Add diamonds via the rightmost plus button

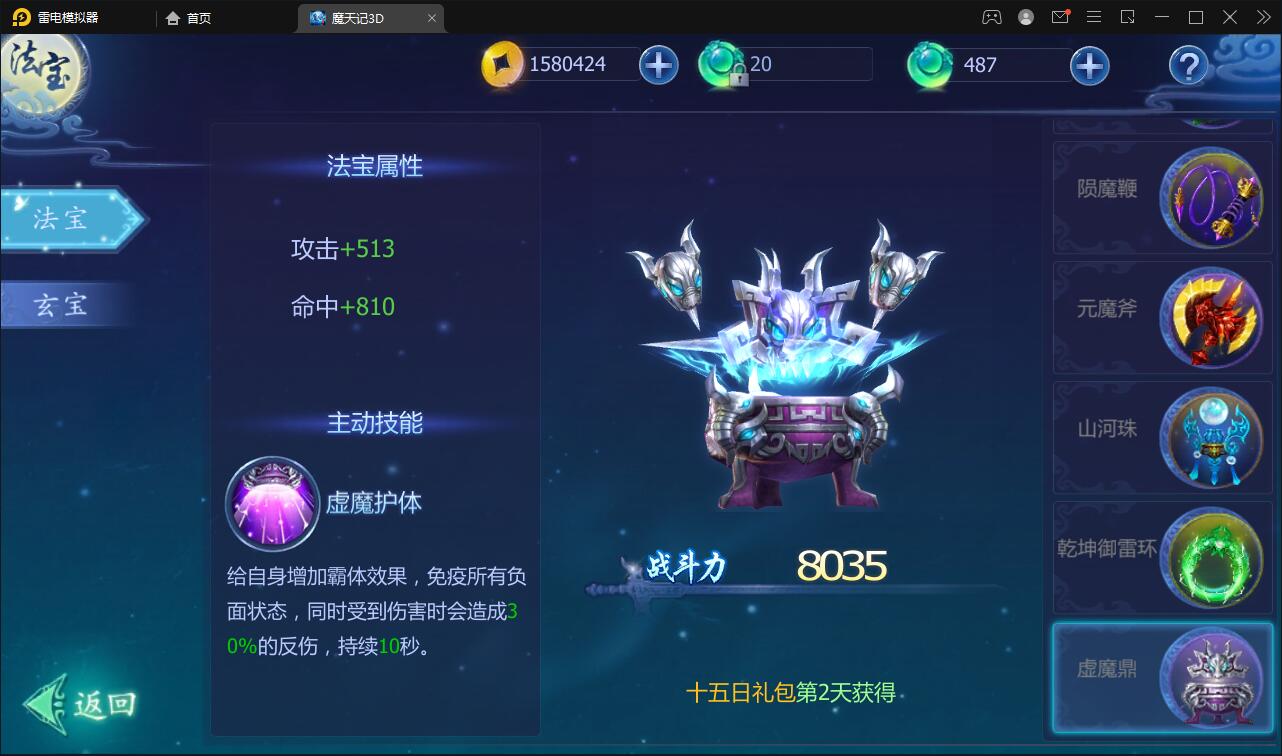tap(1089, 65)
